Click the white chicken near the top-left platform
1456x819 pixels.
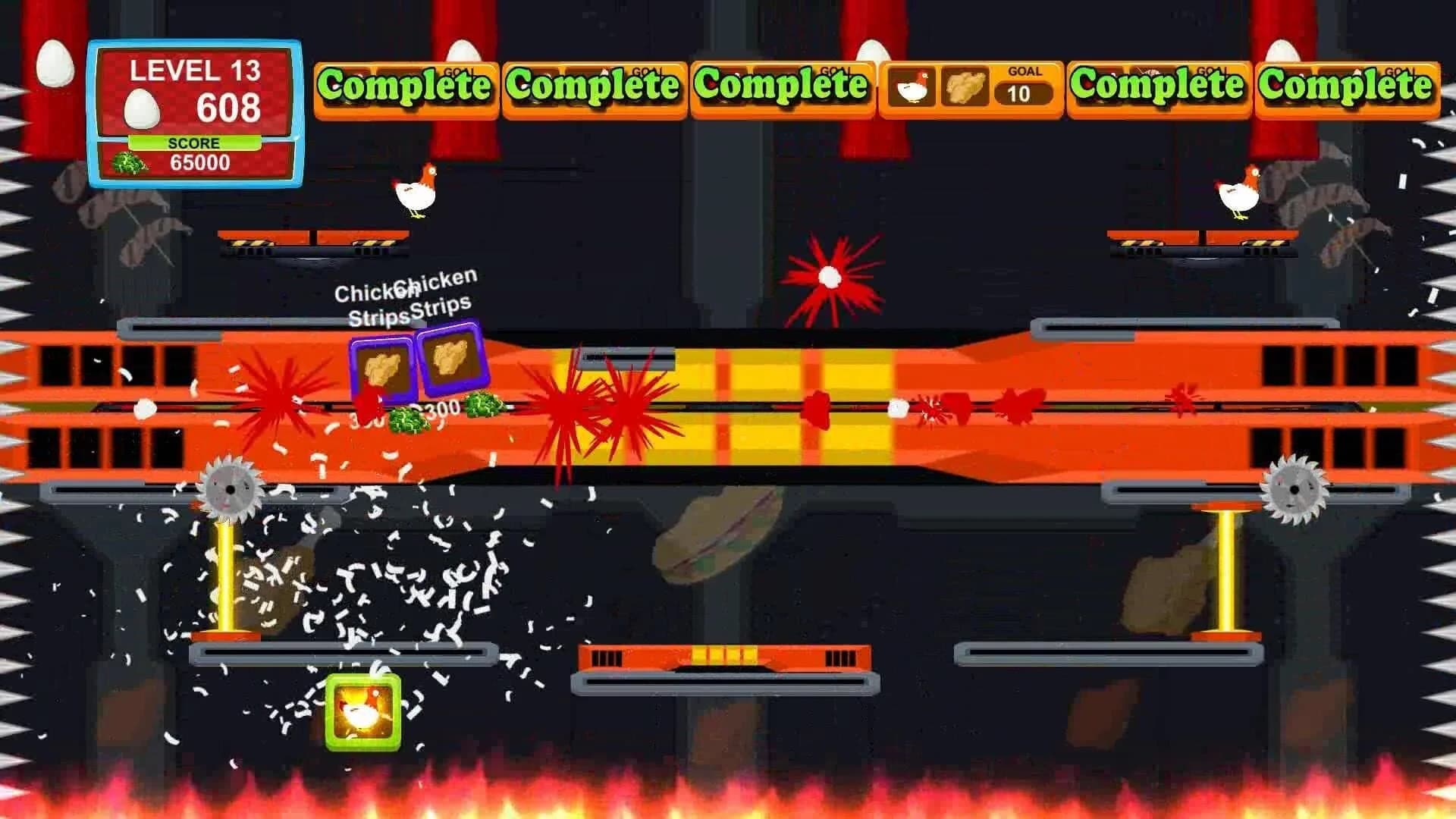pyautogui.click(x=416, y=193)
